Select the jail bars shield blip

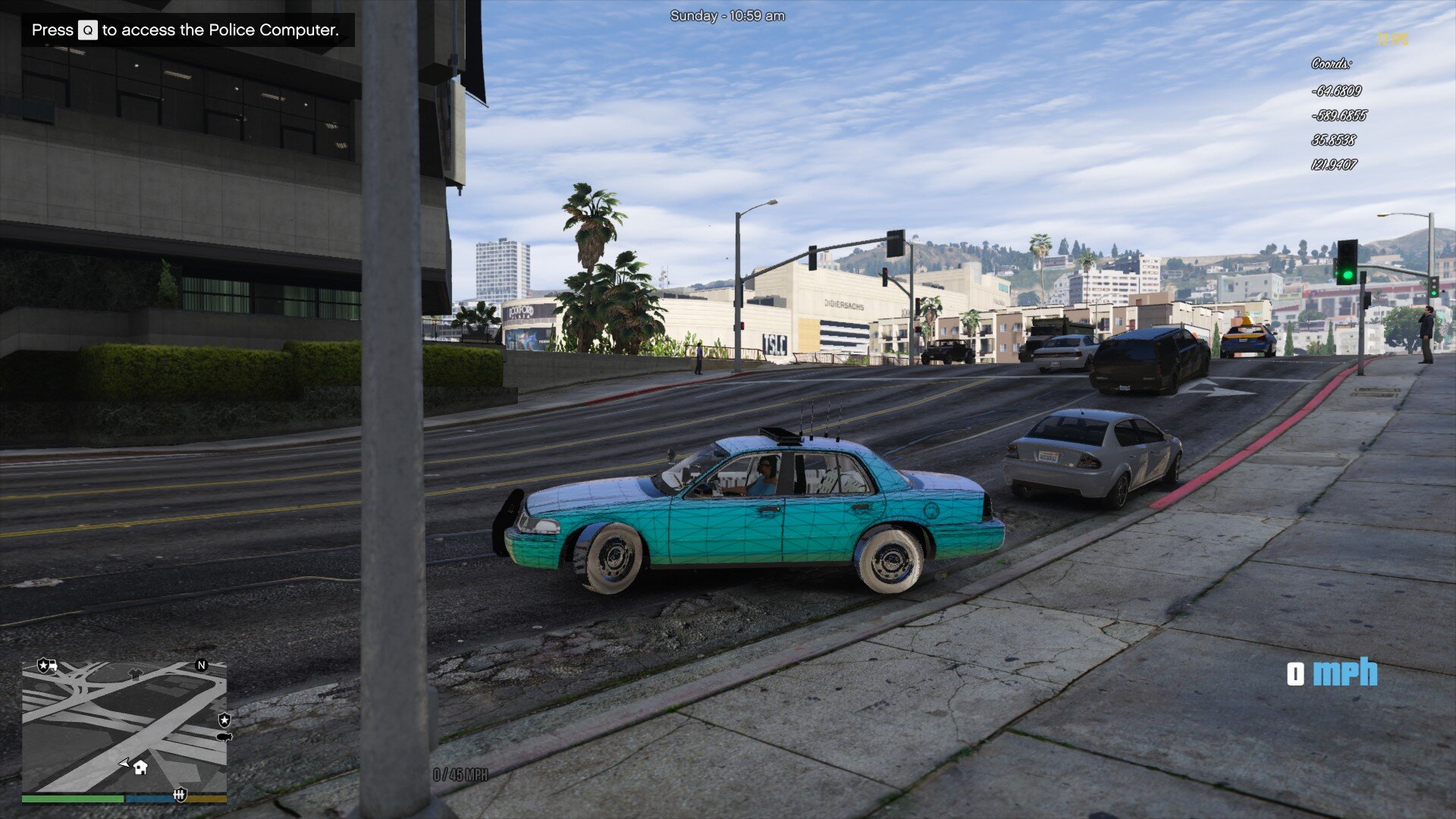point(180,795)
